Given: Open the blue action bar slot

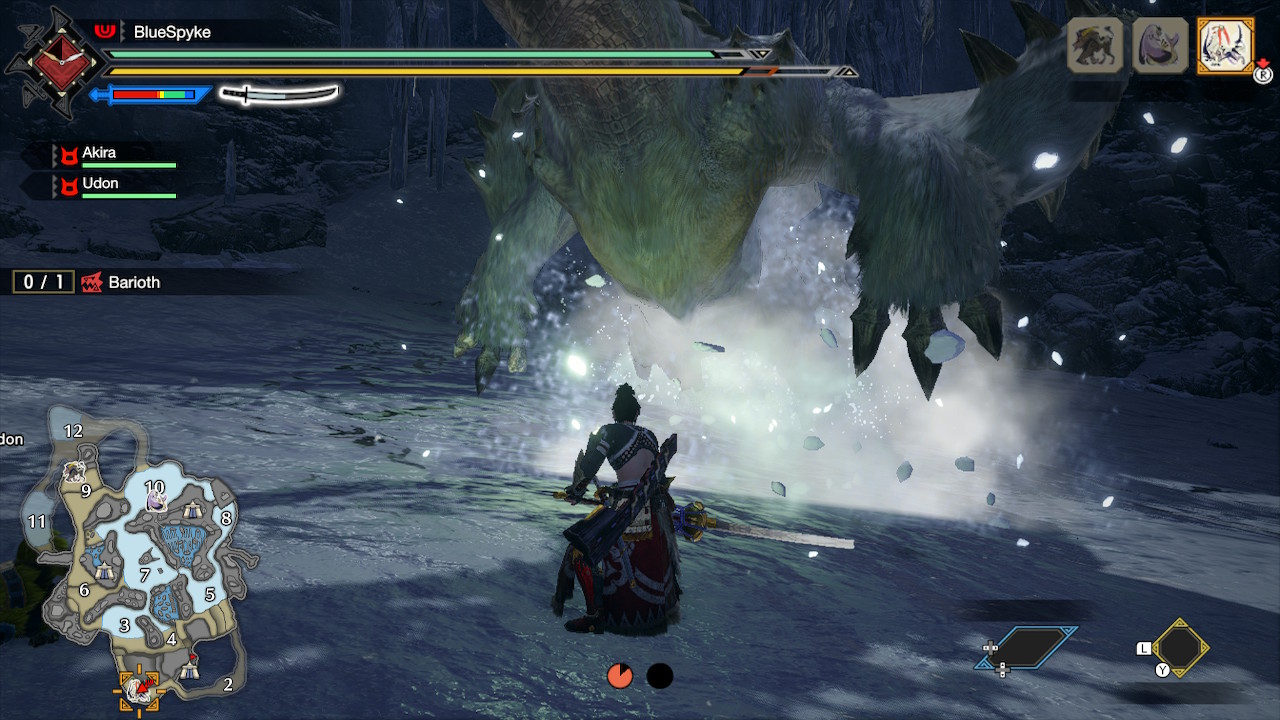Looking at the screenshot, I should 1028,648.
